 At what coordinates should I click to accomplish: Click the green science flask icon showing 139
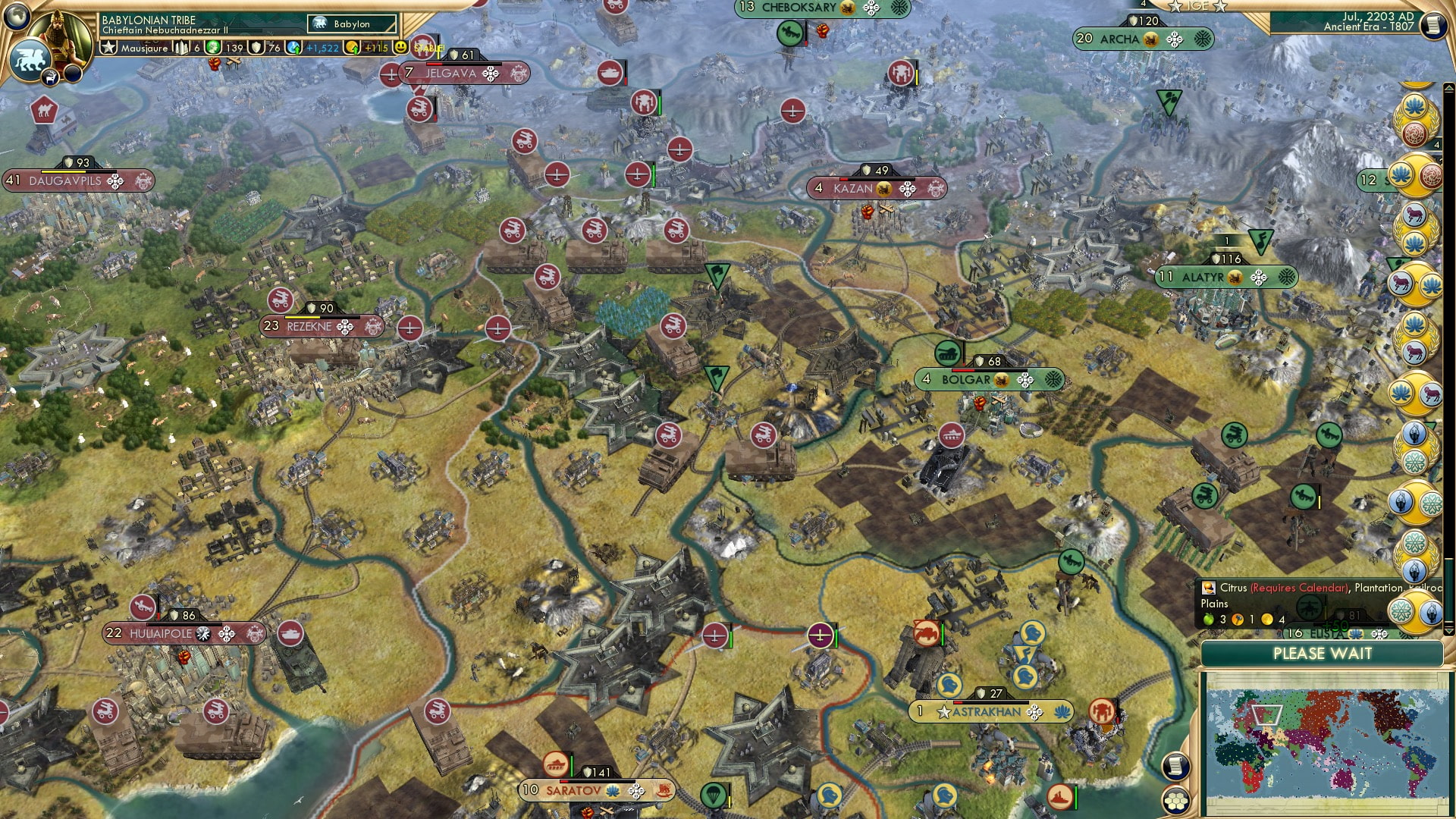pyautogui.click(x=213, y=47)
